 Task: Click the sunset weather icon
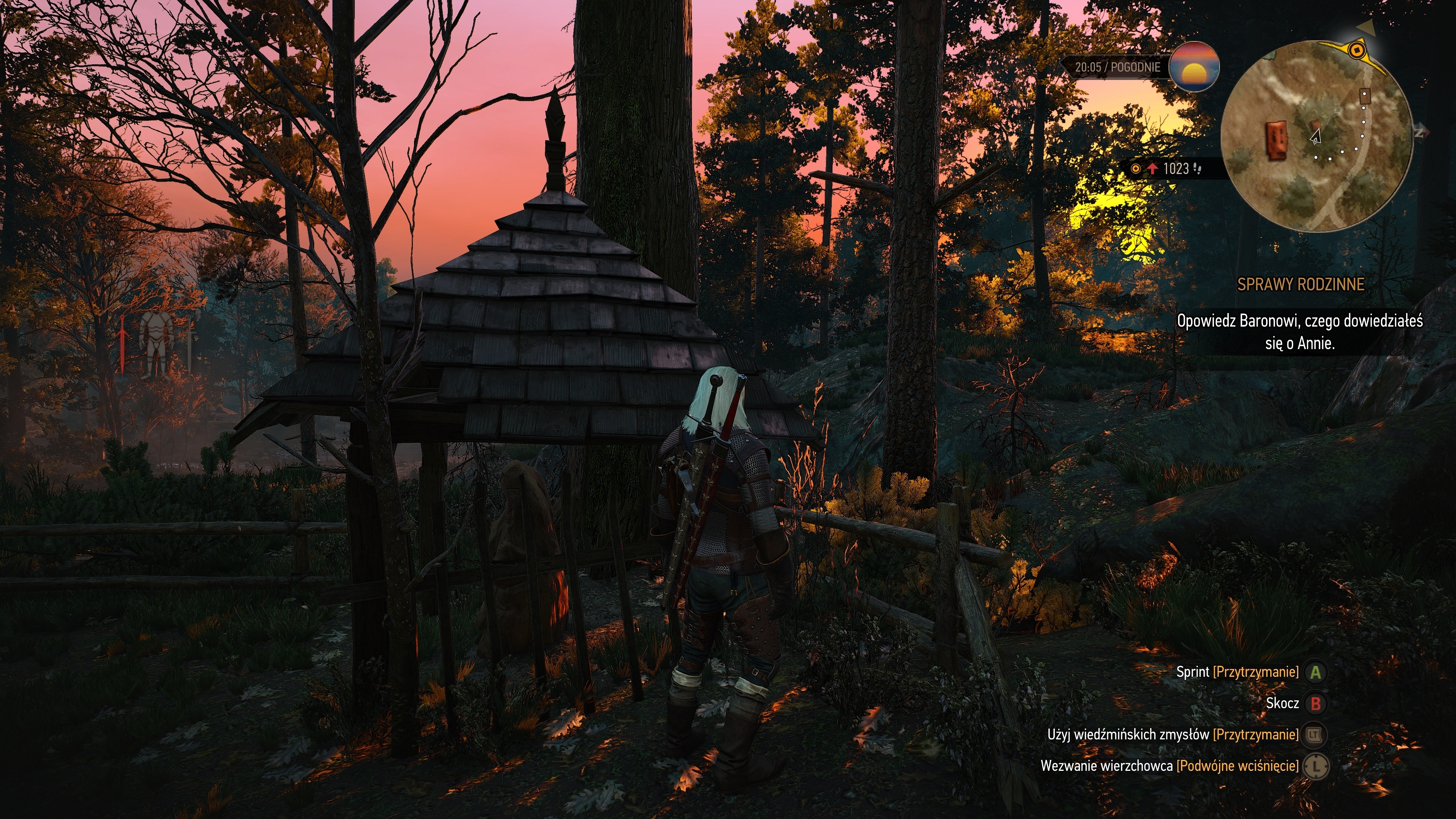(1193, 67)
